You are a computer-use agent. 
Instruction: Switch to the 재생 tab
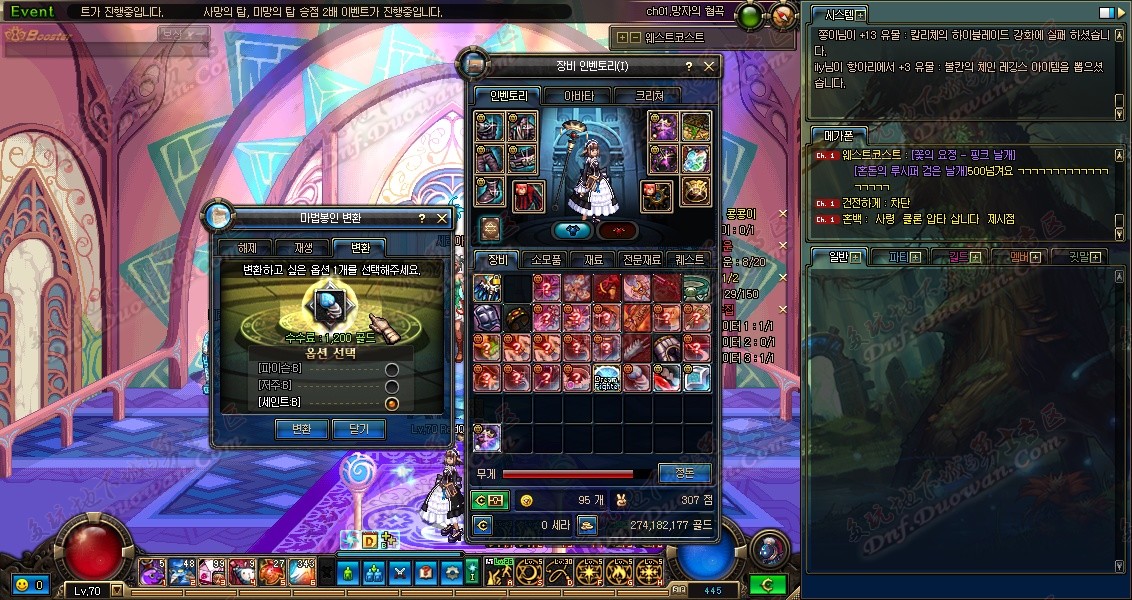303,247
